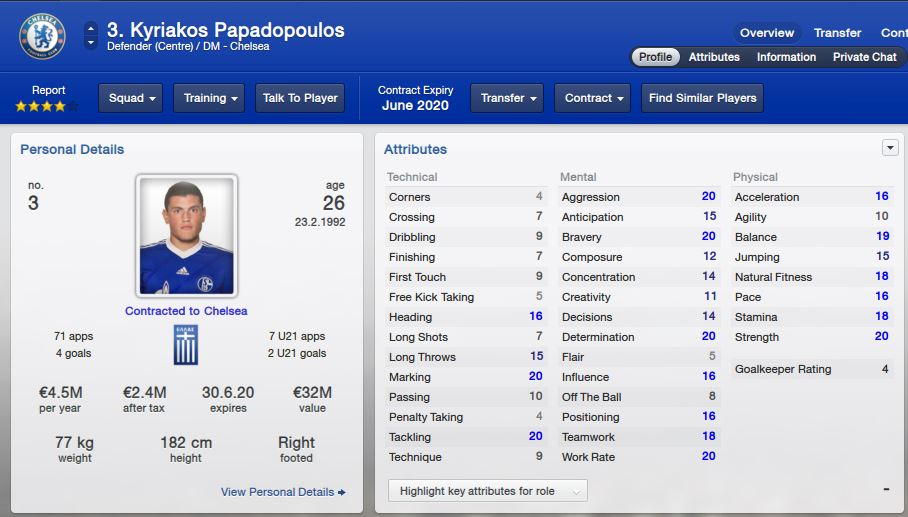The height and width of the screenshot is (517, 908).
Task: Open the Transfer tab in top navigation
Action: click(x=837, y=33)
